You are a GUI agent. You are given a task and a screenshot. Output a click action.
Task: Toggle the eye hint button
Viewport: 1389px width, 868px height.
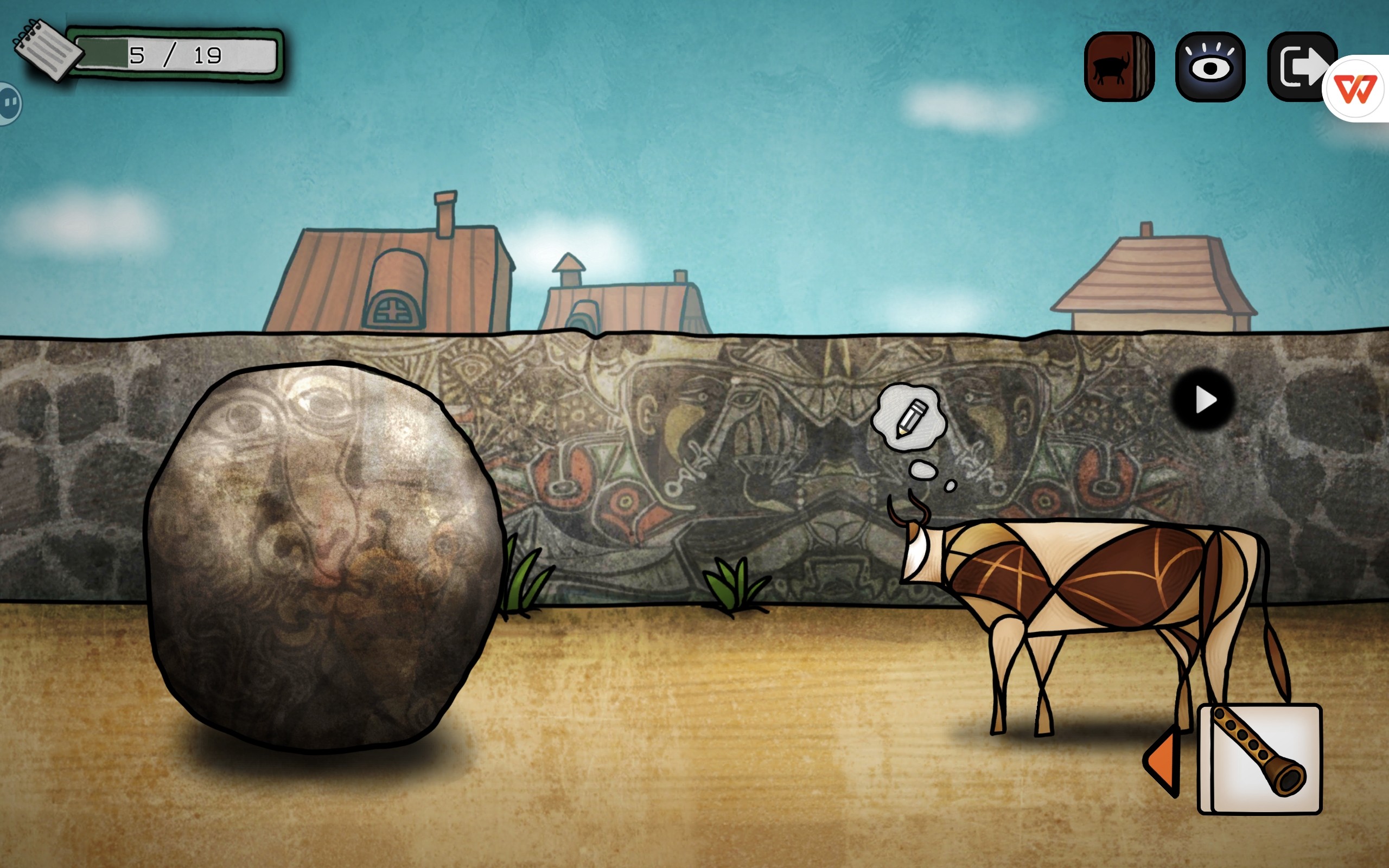1210,67
